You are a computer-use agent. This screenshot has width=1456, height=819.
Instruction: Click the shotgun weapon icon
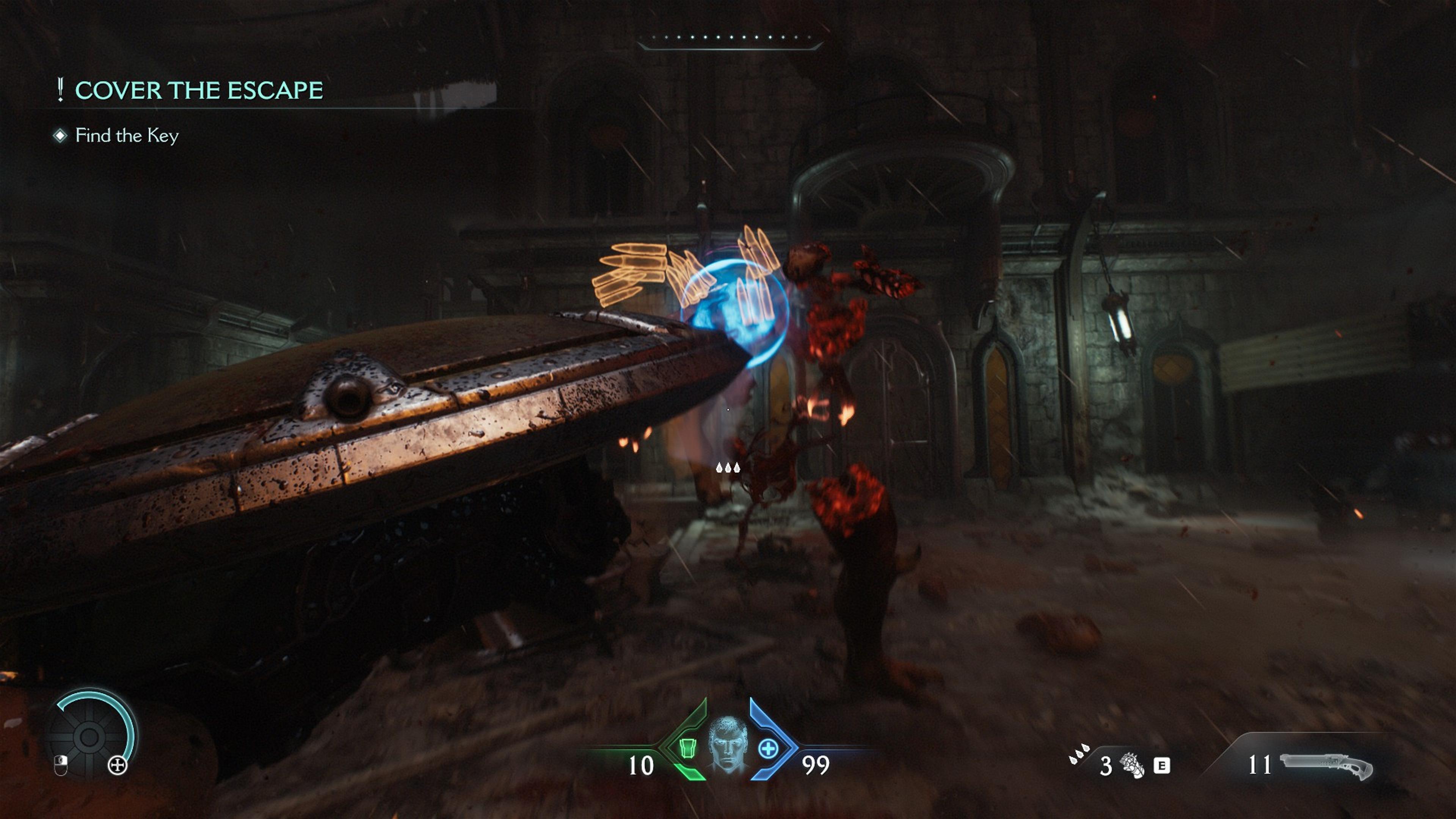[1326, 766]
